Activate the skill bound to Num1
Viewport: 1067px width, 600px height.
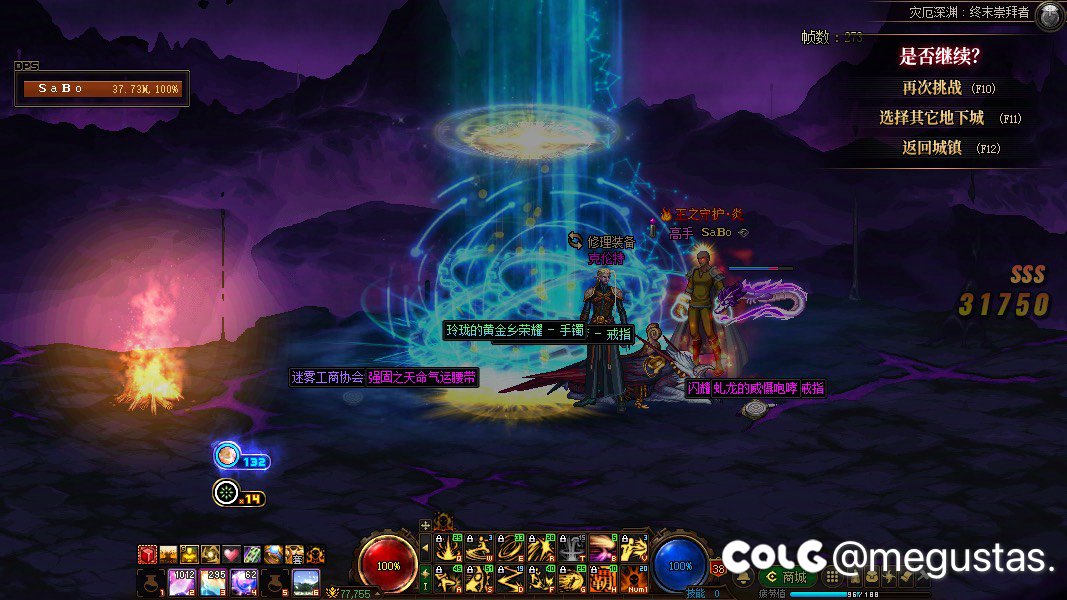click(634, 579)
